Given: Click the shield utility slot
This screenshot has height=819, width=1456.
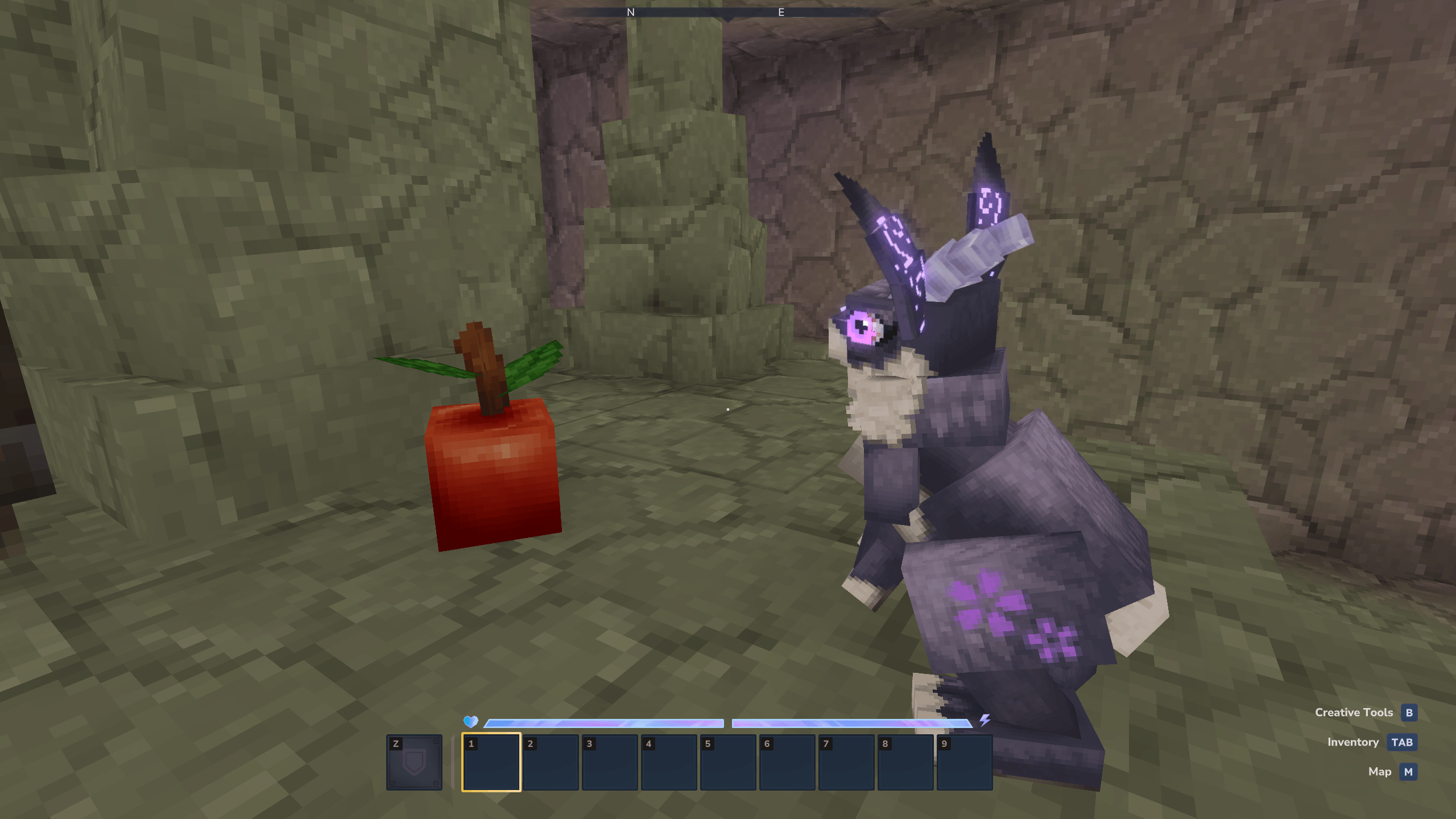Looking at the screenshot, I should [x=414, y=762].
